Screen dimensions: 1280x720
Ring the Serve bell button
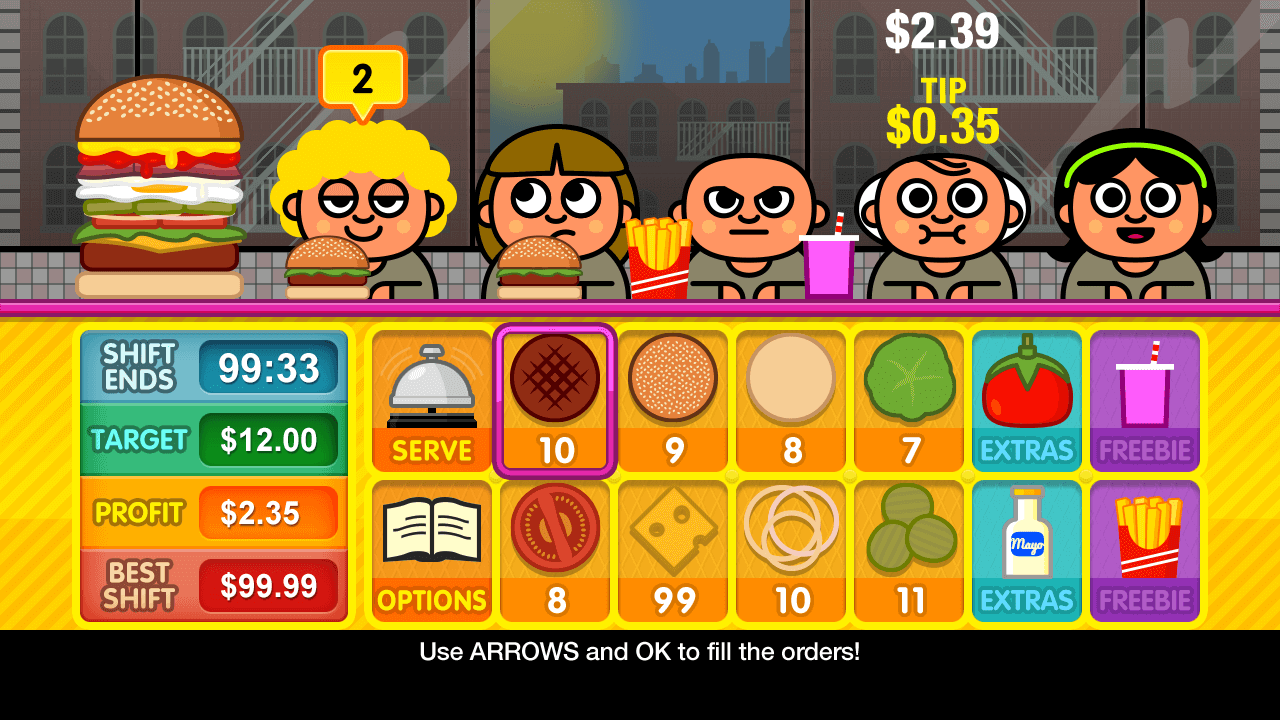pyautogui.click(x=432, y=401)
